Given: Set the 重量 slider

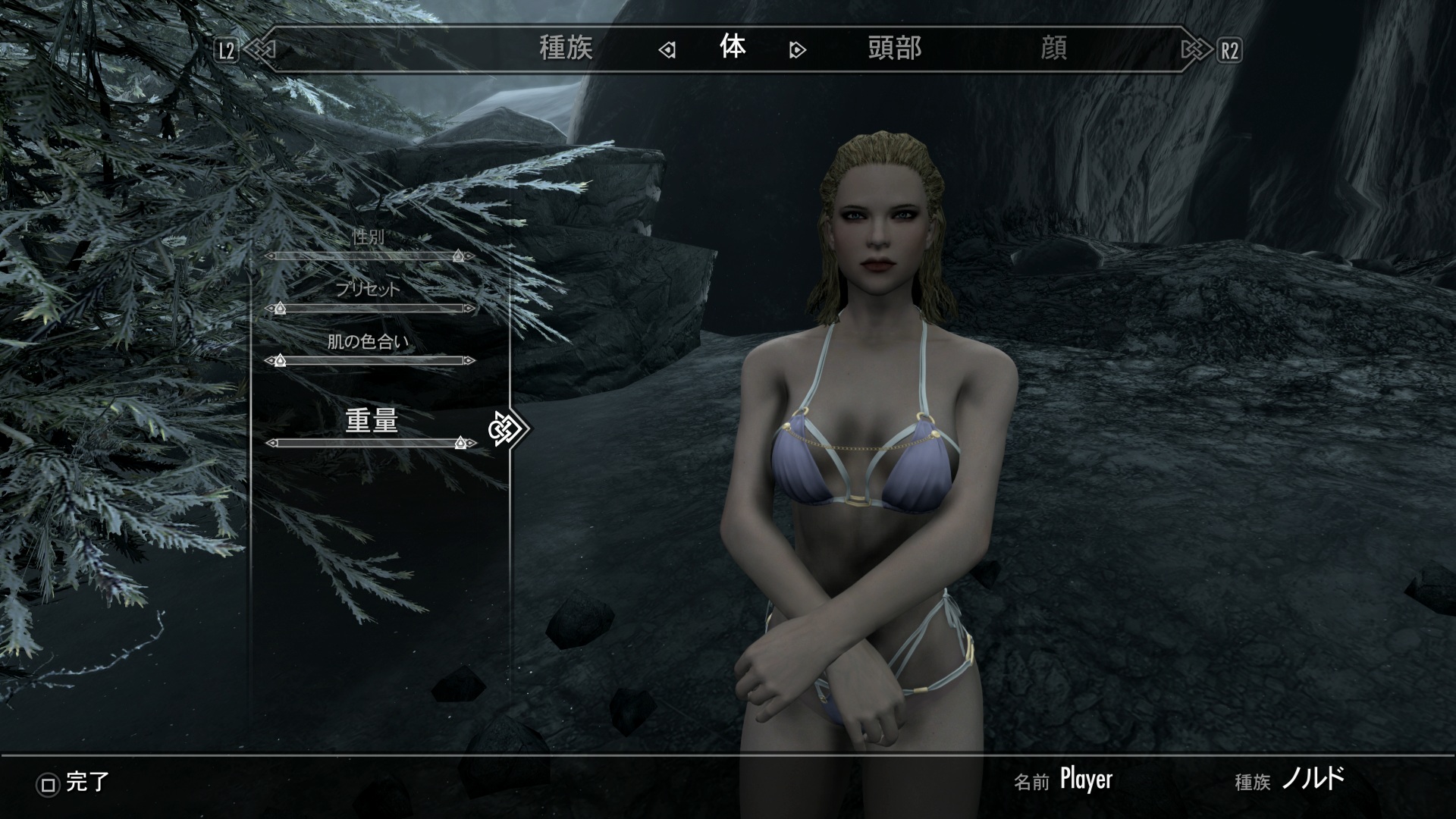Looking at the screenshot, I should (370, 443).
